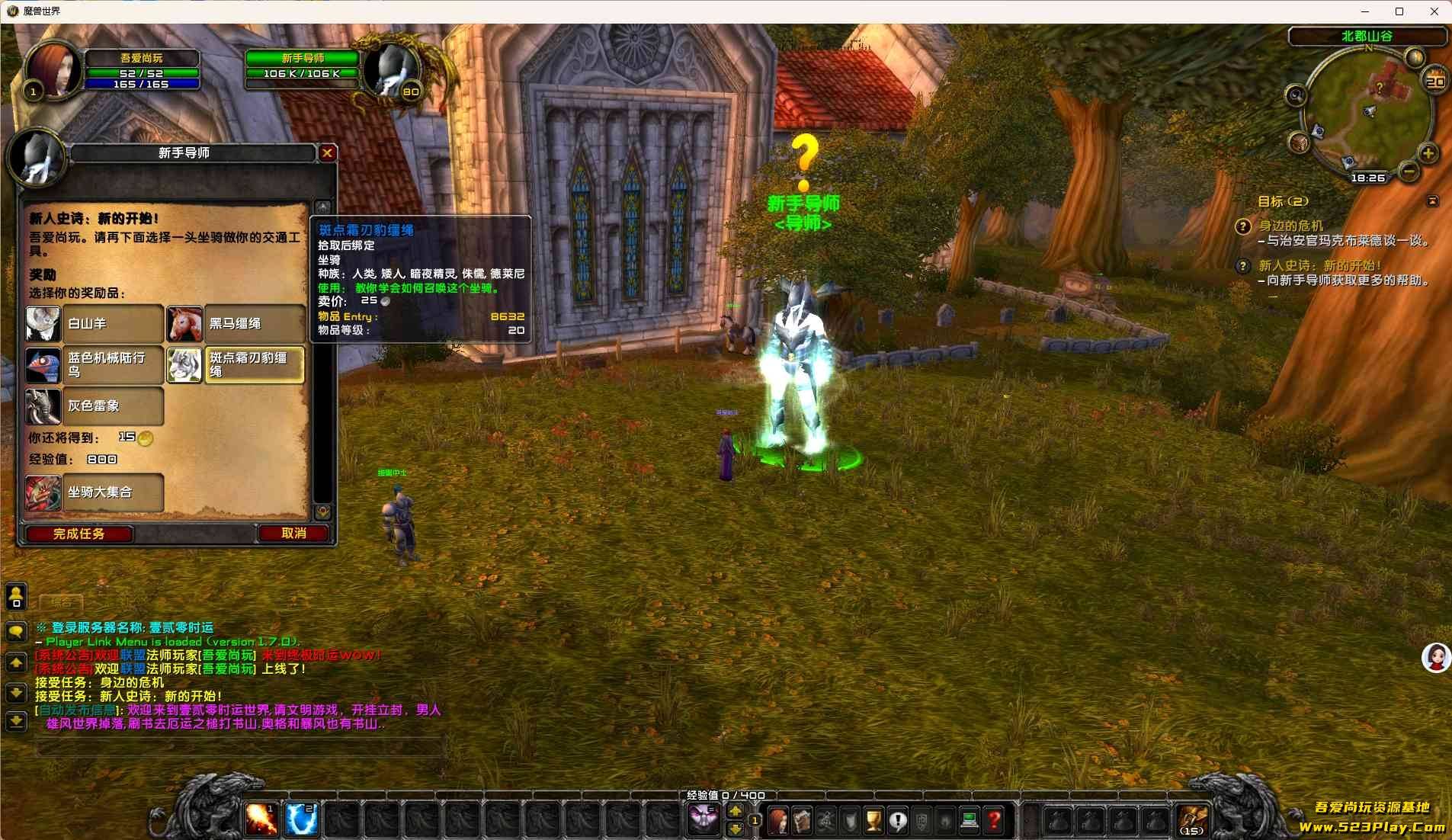The height and width of the screenshot is (840, 1452).
Task: Open the calendar button showing 20
Action: tap(1434, 81)
